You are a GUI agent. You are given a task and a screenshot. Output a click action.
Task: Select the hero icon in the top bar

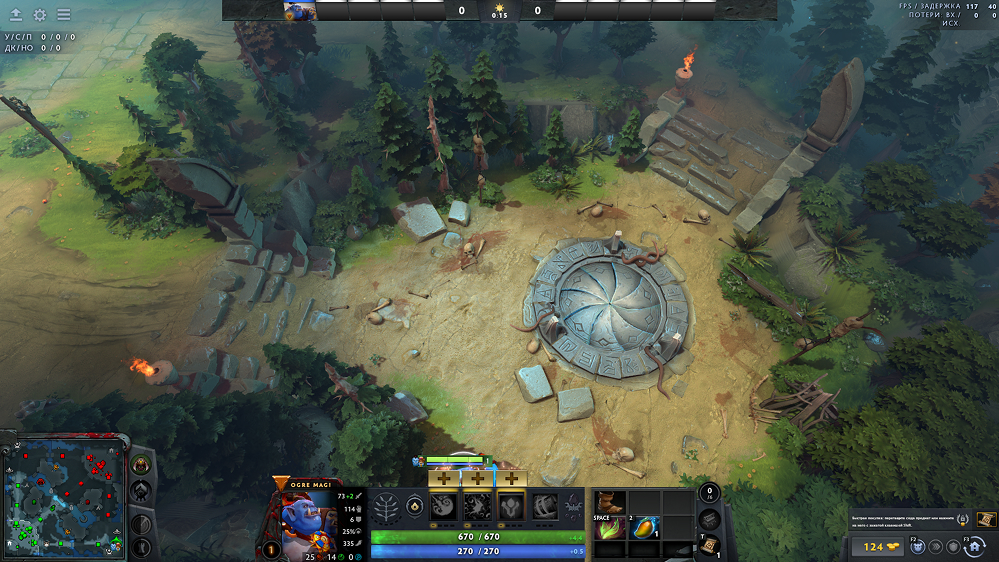click(x=300, y=11)
